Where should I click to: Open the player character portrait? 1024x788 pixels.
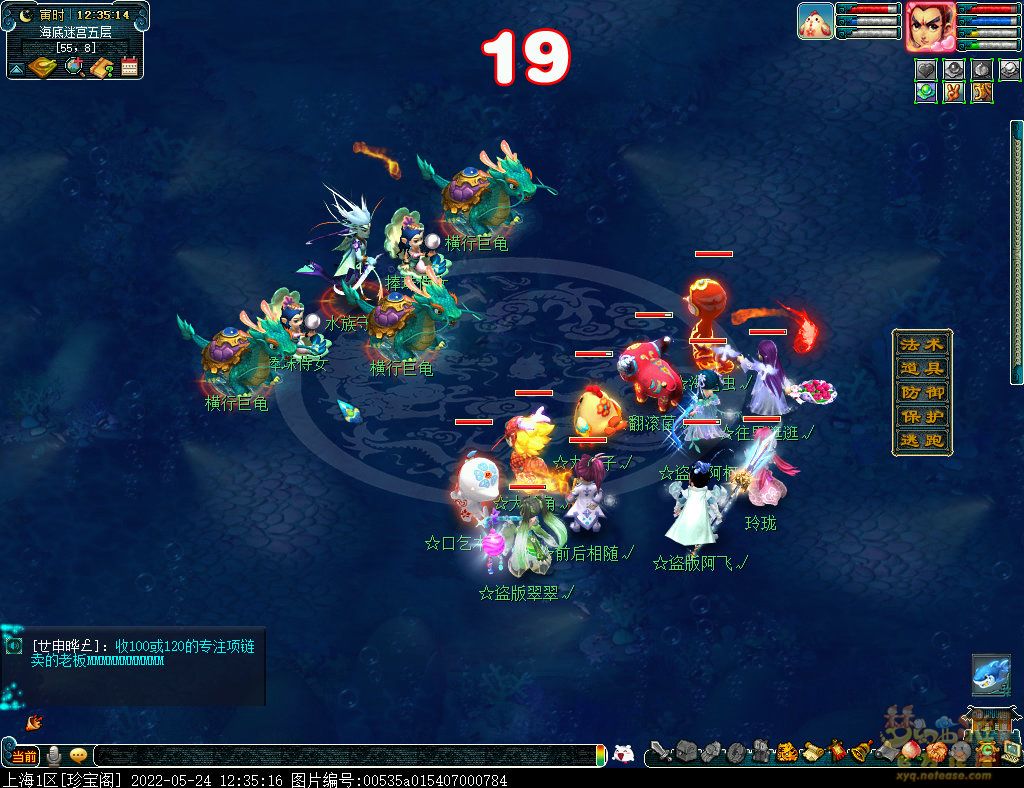point(929,25)
